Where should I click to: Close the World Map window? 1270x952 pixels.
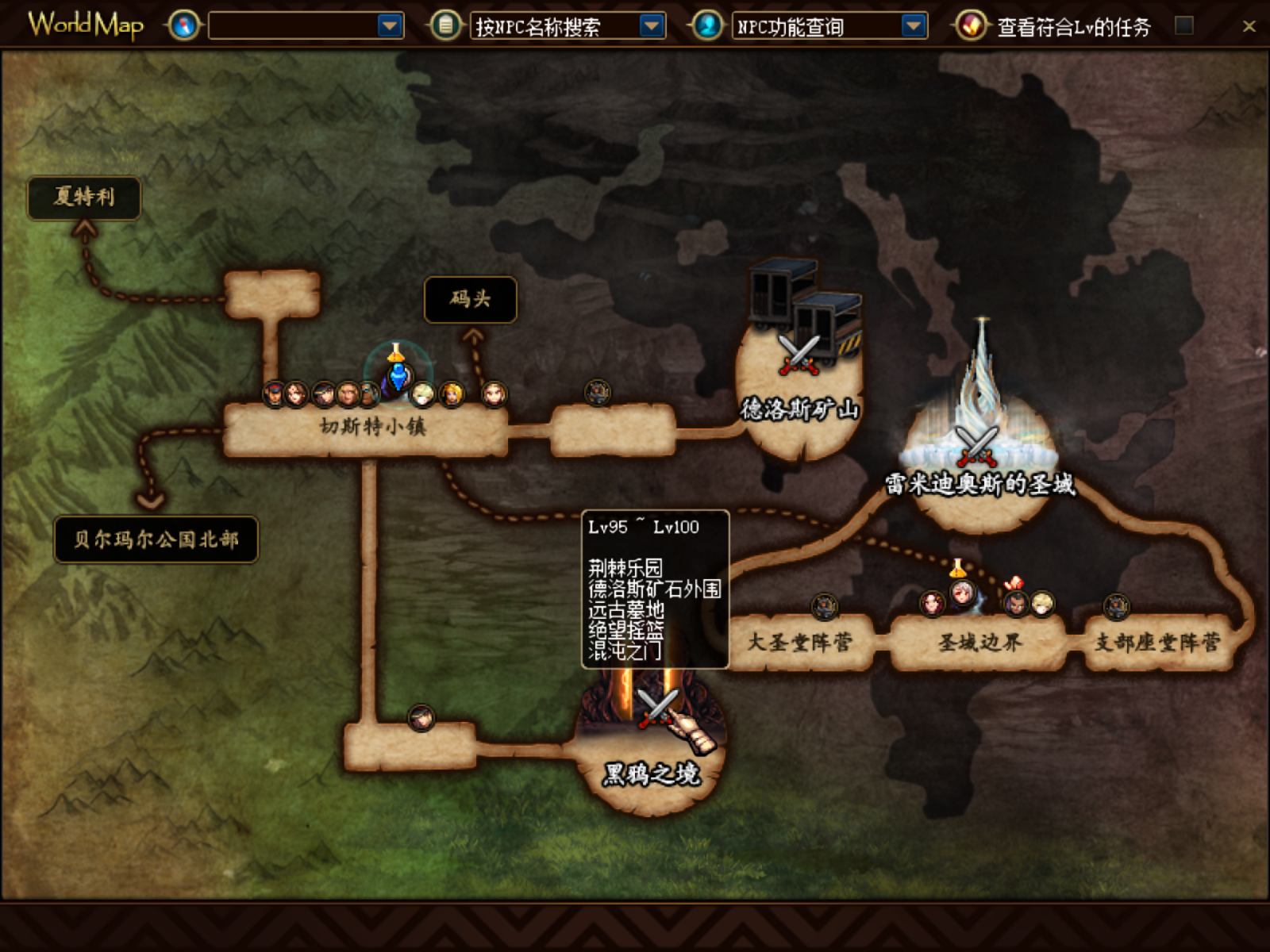pyautogui.click(x=1249, y=27)
